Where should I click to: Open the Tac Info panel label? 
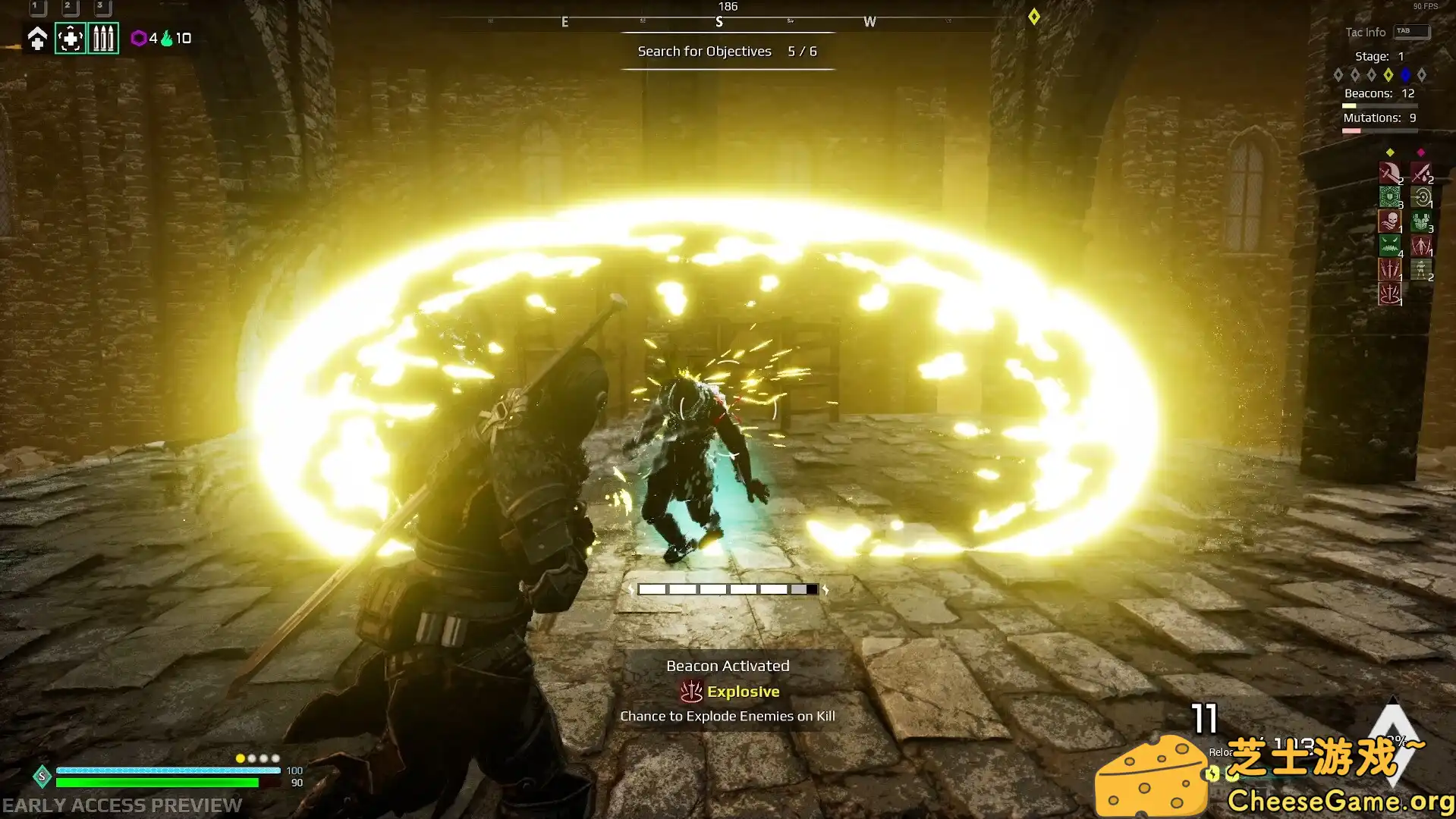(1365, 32)
